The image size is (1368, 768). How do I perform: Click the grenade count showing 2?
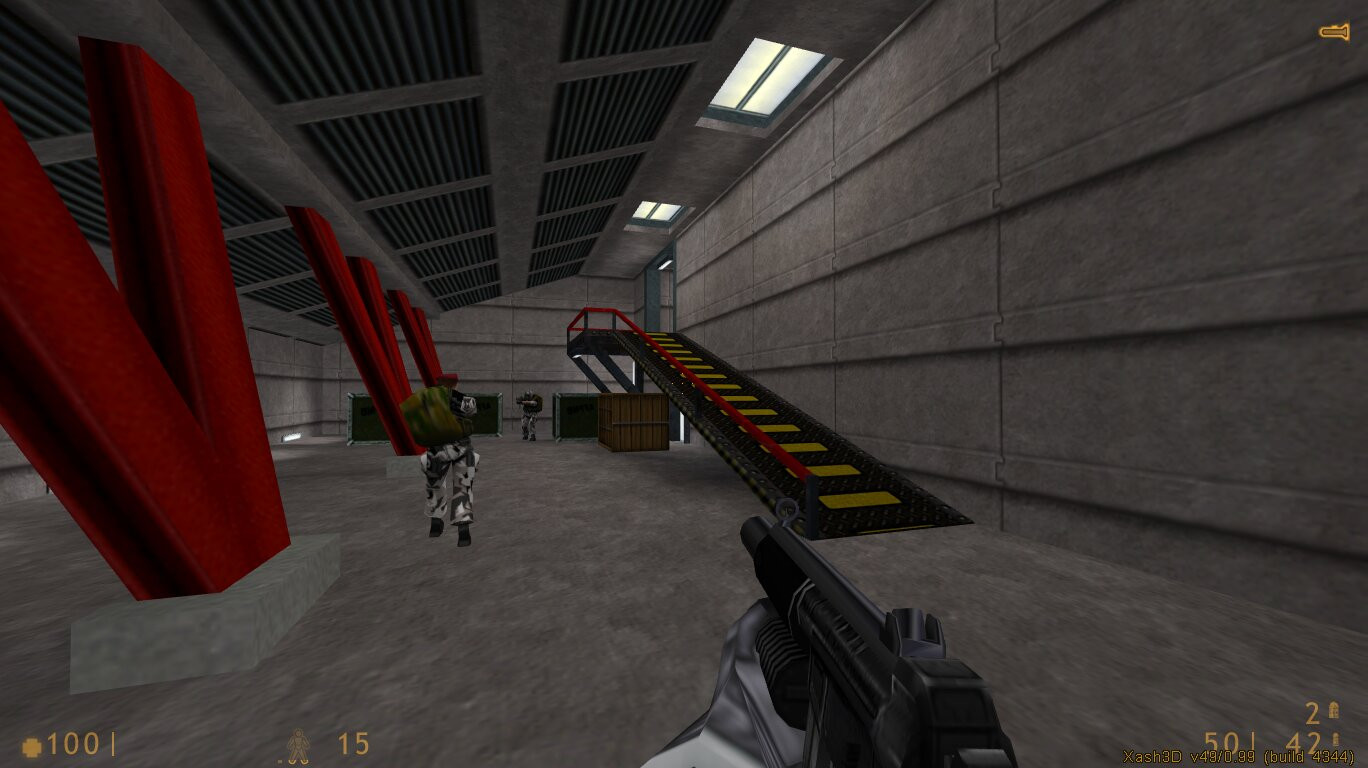(x=1311, y=712)
